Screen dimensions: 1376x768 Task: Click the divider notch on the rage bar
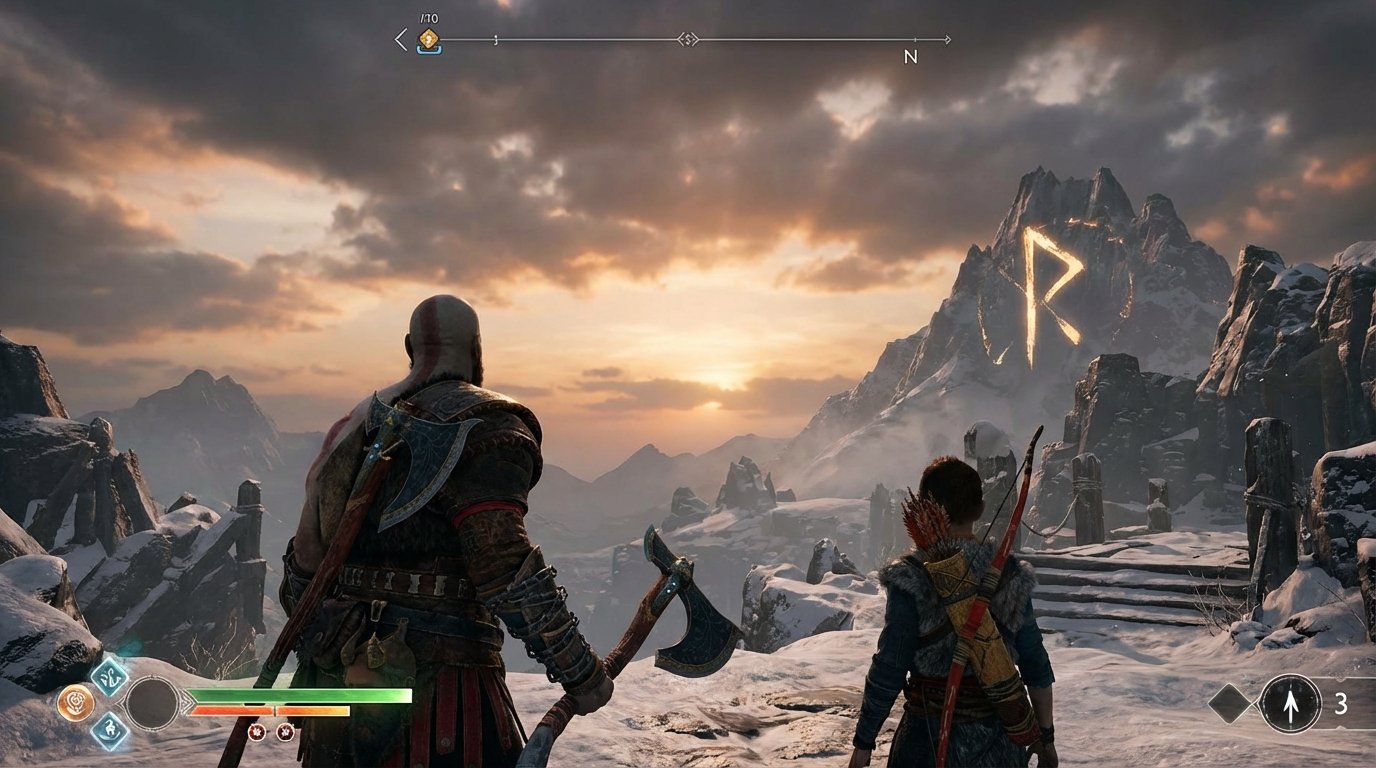coord(274,708)
